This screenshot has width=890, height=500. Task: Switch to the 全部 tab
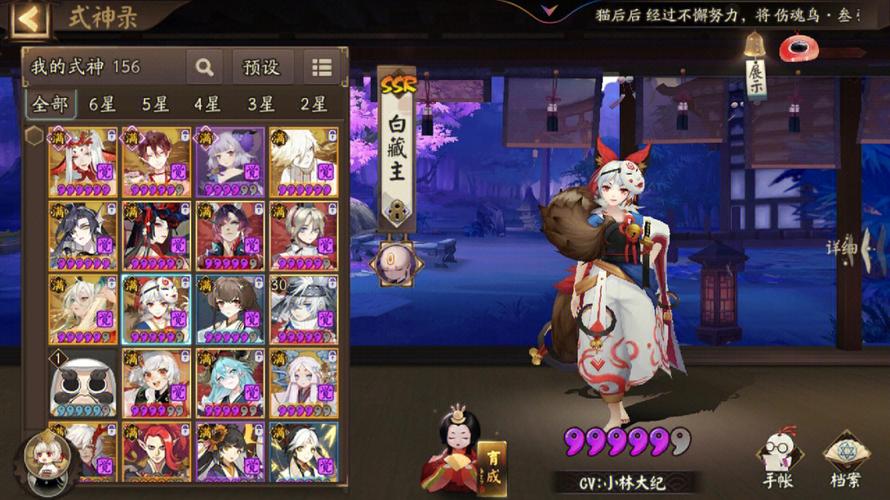tap(49, 104)
